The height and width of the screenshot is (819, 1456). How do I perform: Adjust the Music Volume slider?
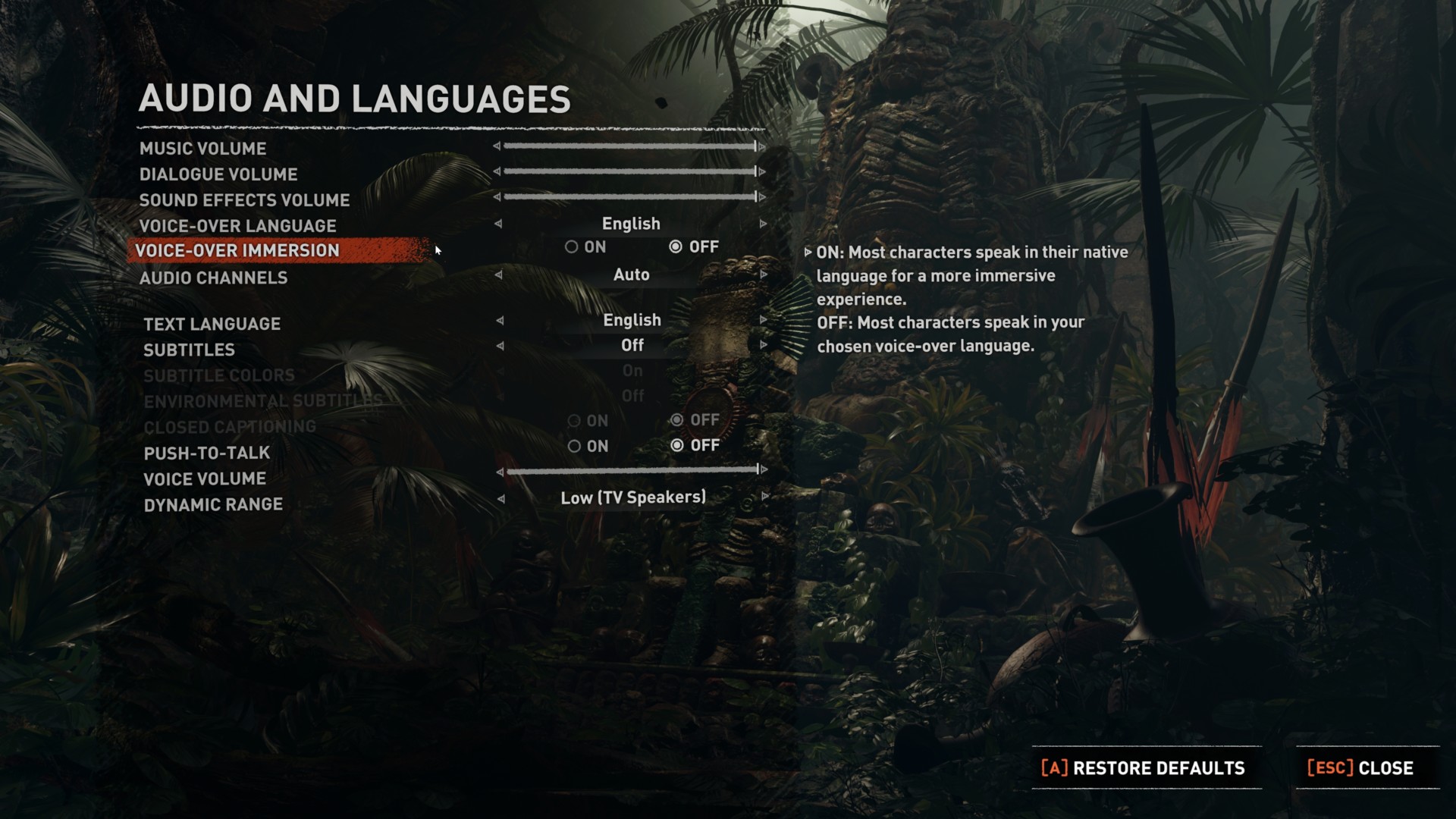629,146
